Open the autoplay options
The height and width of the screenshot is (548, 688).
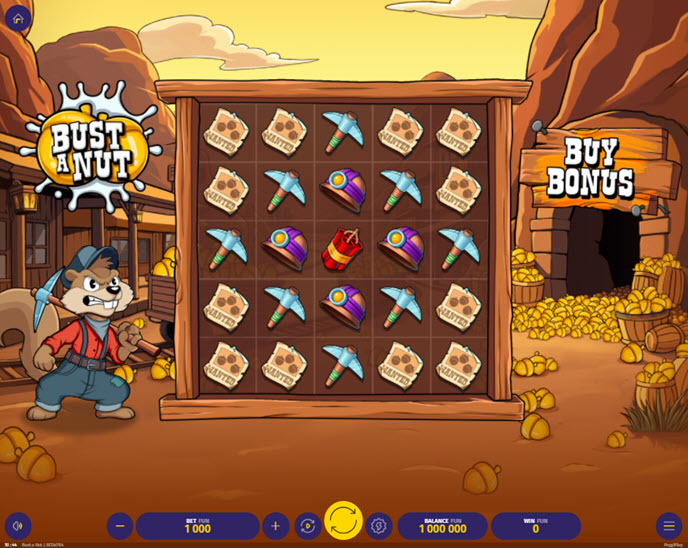(x=308, y=526)
